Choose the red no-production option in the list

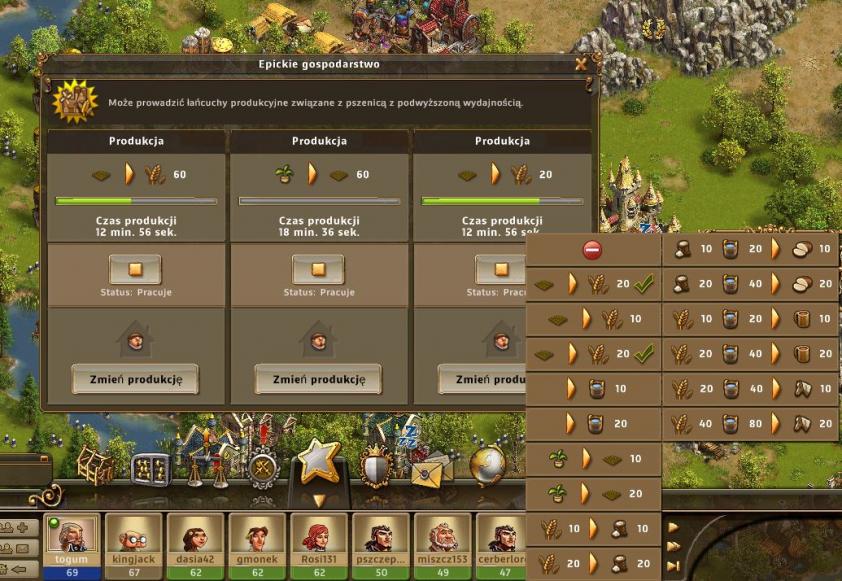coord(593,249)
